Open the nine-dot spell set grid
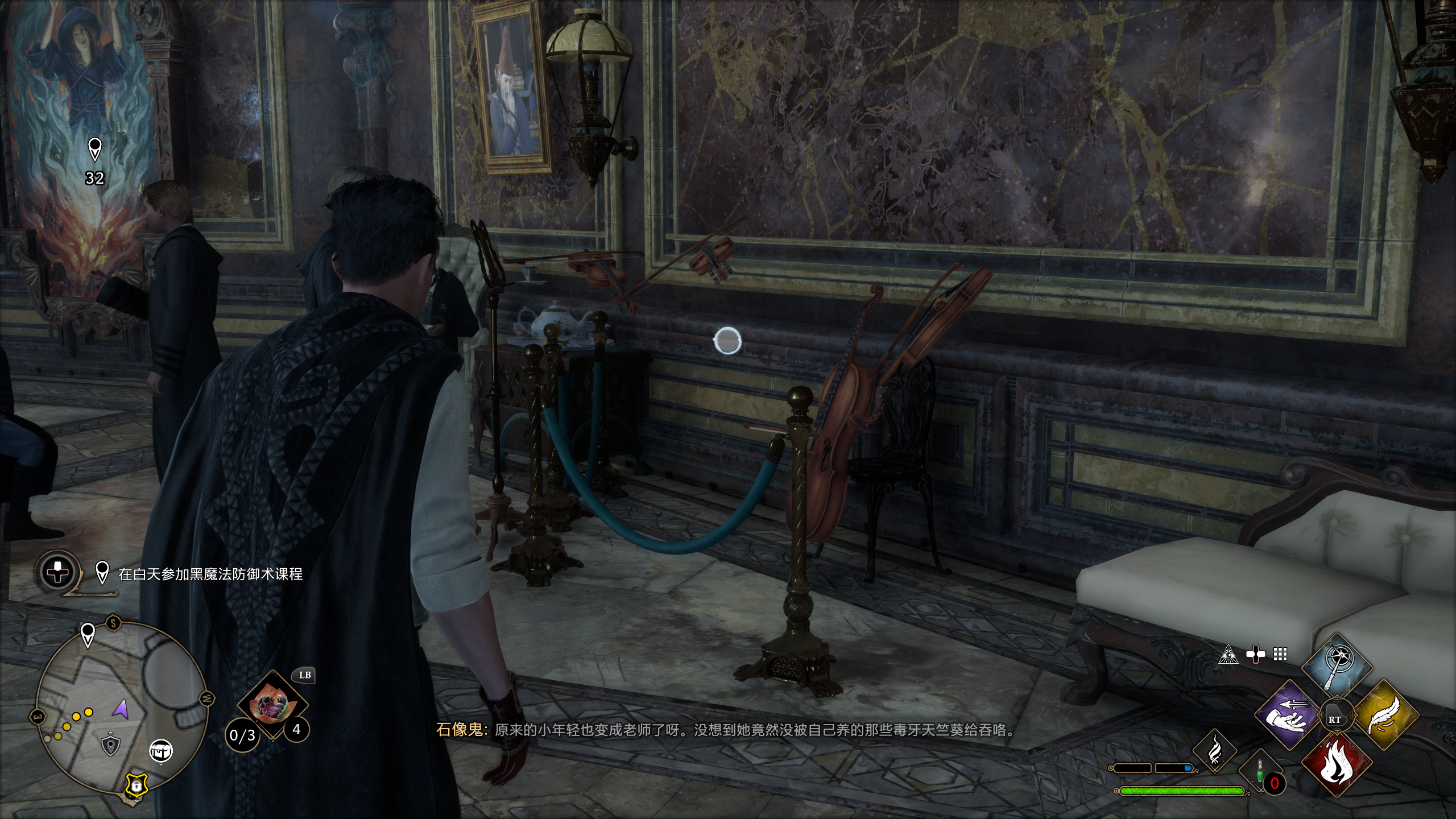 (x=1280, y=655)
